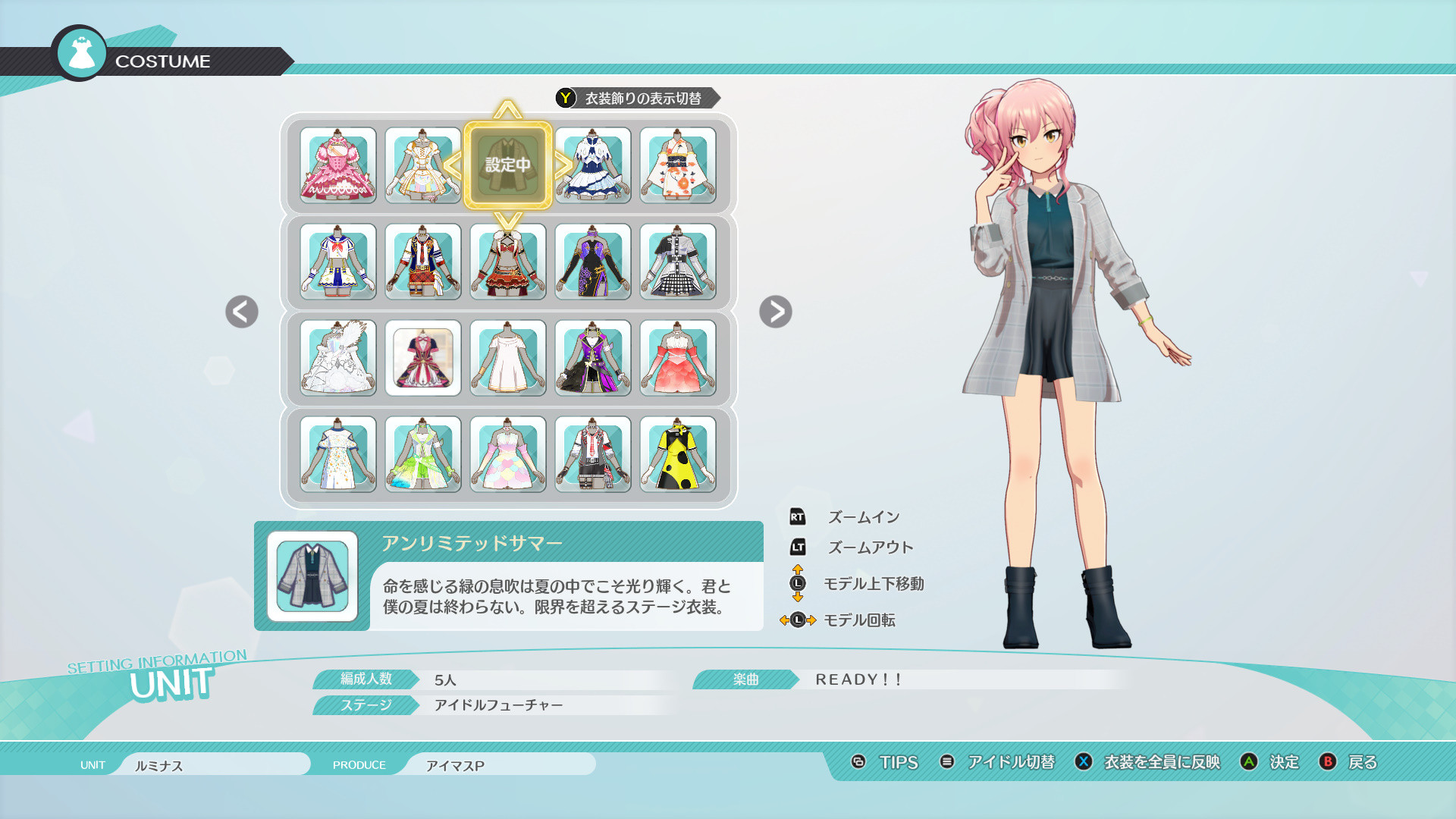Choose the purple dark stage outfit costume
Viewport: 1456px width, 819px height.
pos(593,262)
